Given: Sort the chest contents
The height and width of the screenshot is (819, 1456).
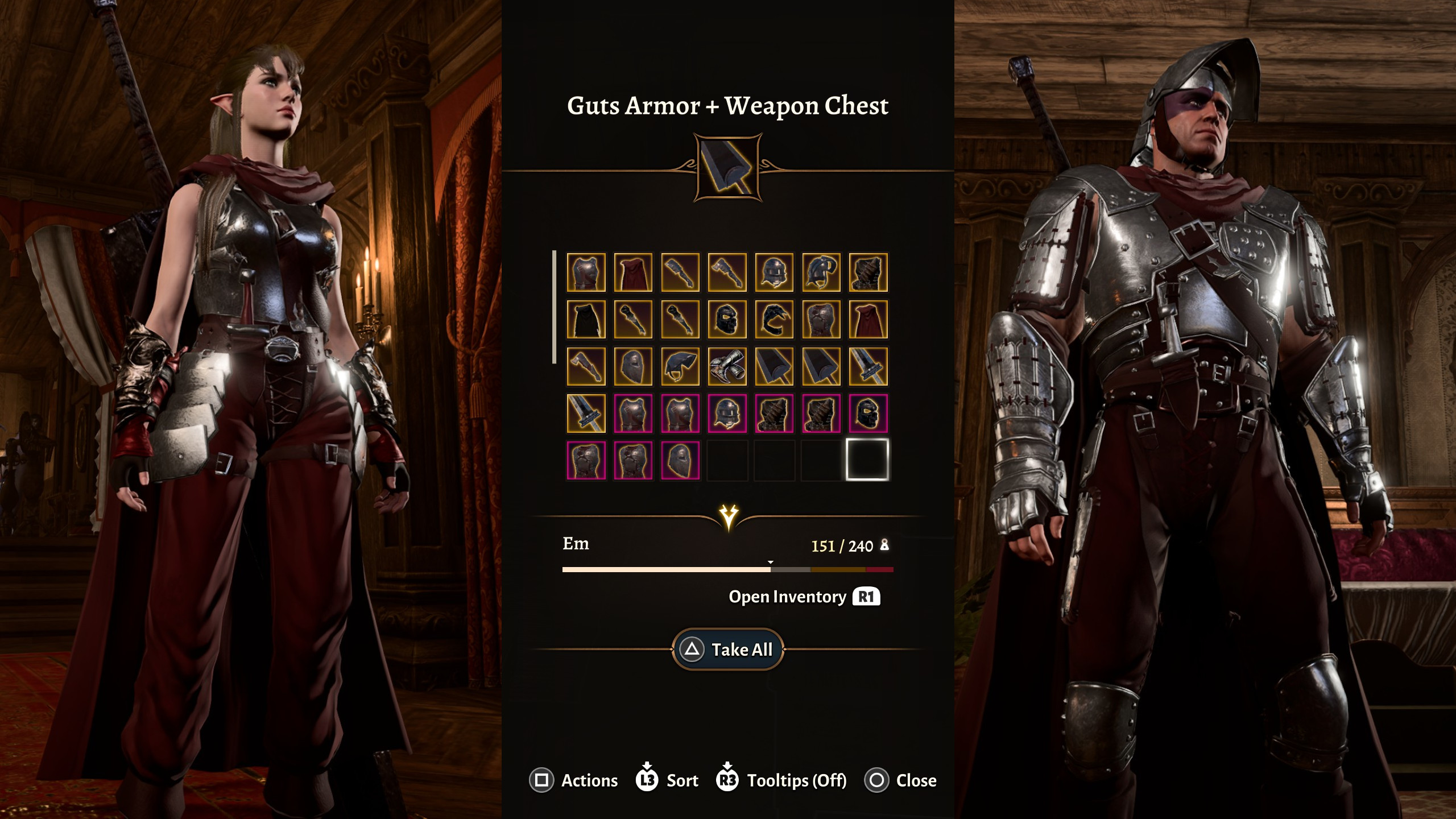Looking at the screenshot, I should tap(667, 780).
